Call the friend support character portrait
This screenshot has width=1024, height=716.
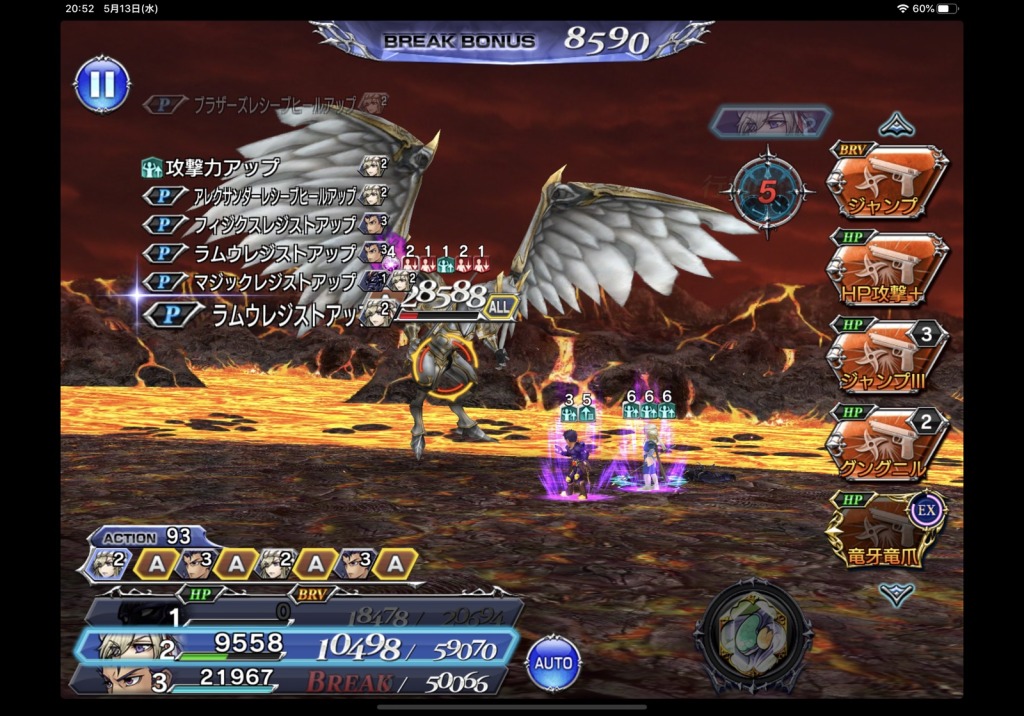tap(770, 122)
